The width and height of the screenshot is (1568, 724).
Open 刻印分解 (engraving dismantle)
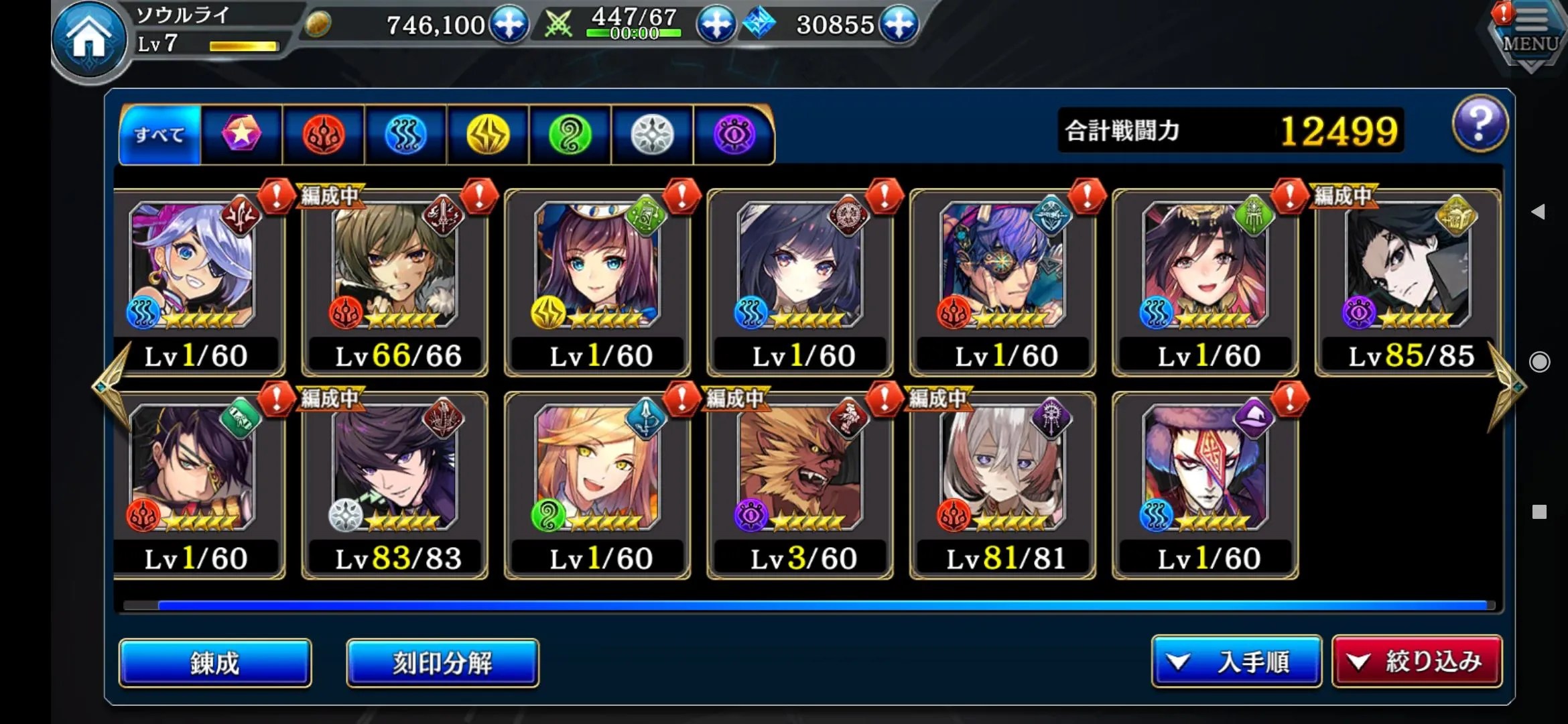(442, 662)
